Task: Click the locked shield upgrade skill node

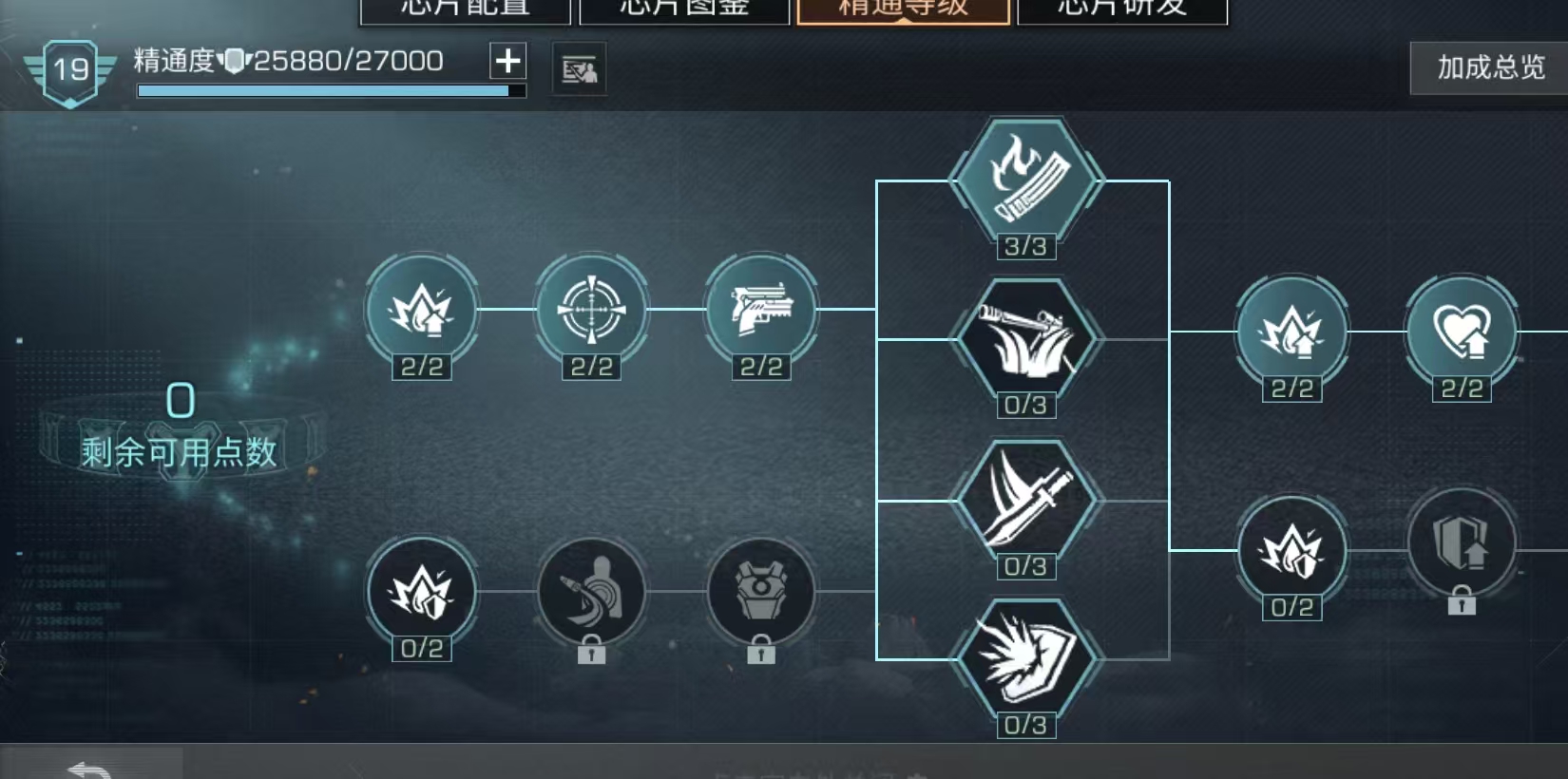Action: pyautogui.click(x=1462, y=544)
